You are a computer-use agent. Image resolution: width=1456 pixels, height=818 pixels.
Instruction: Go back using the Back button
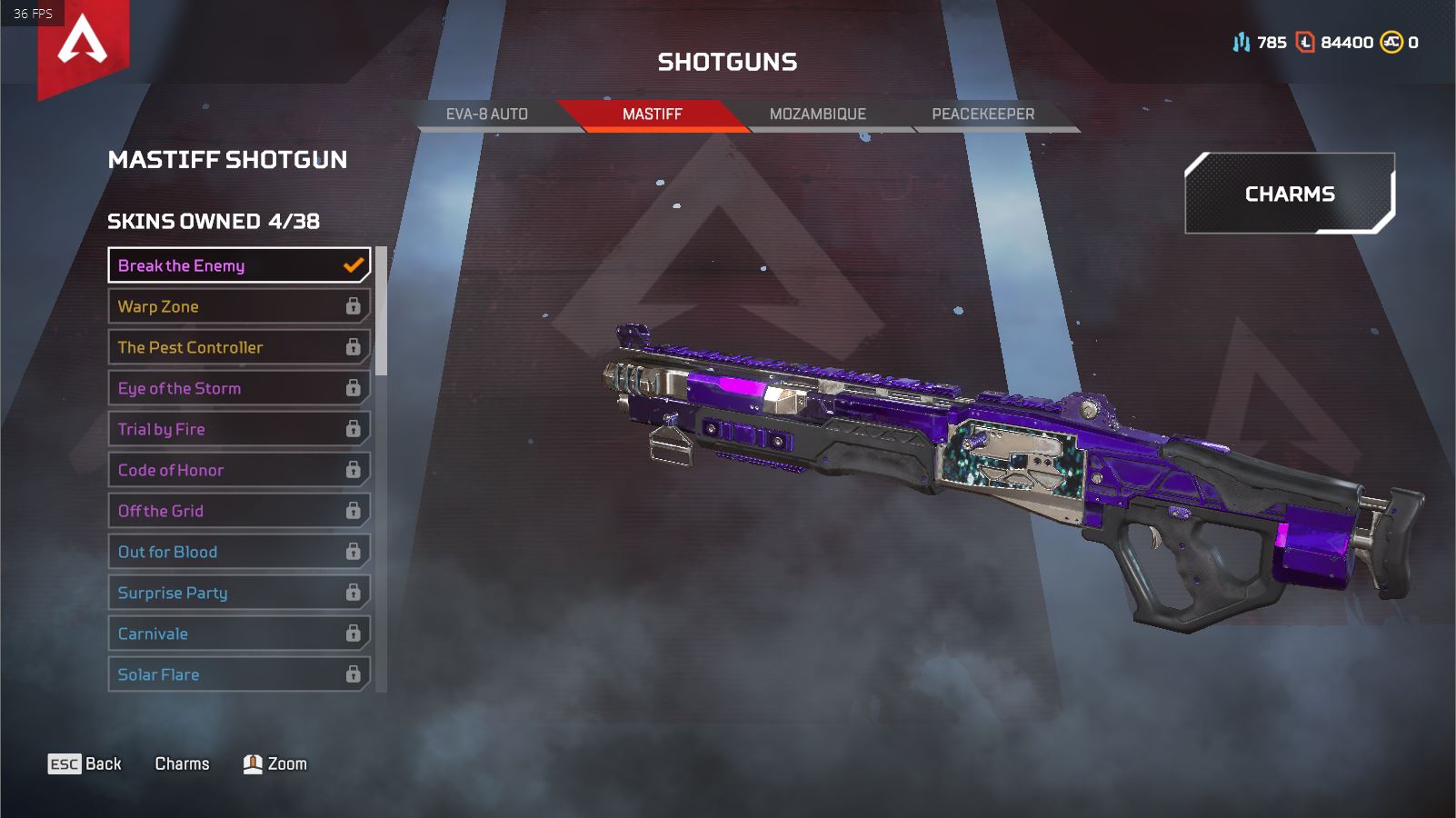(x=85, y=764)
